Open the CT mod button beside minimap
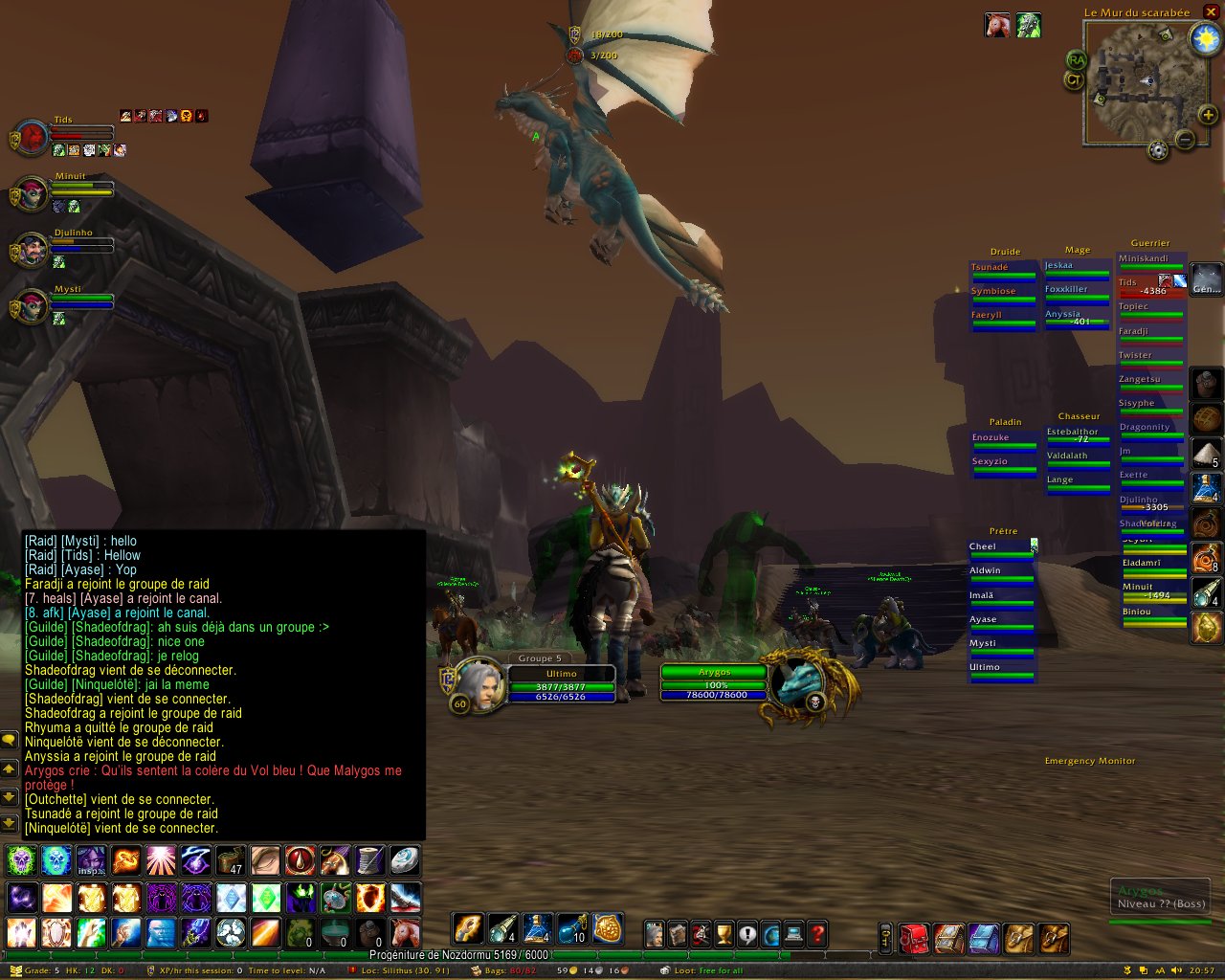This screenshot has width=1225, height=980. [1074, 80]
